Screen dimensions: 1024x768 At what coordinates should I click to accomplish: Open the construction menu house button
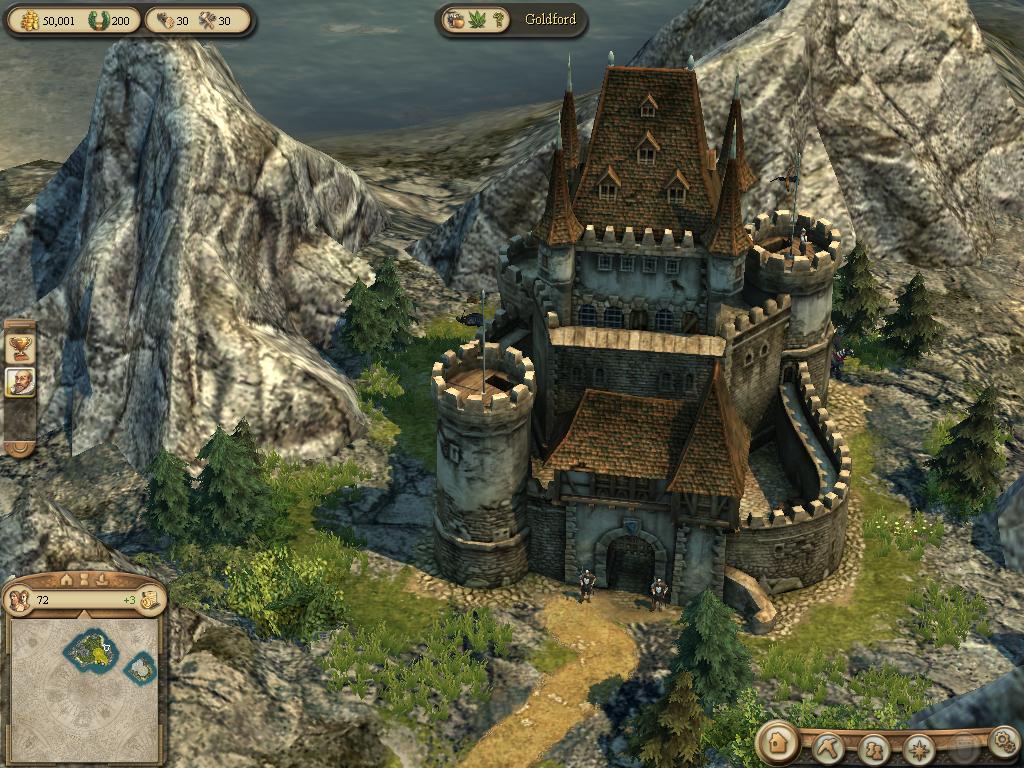click(776, 742)
